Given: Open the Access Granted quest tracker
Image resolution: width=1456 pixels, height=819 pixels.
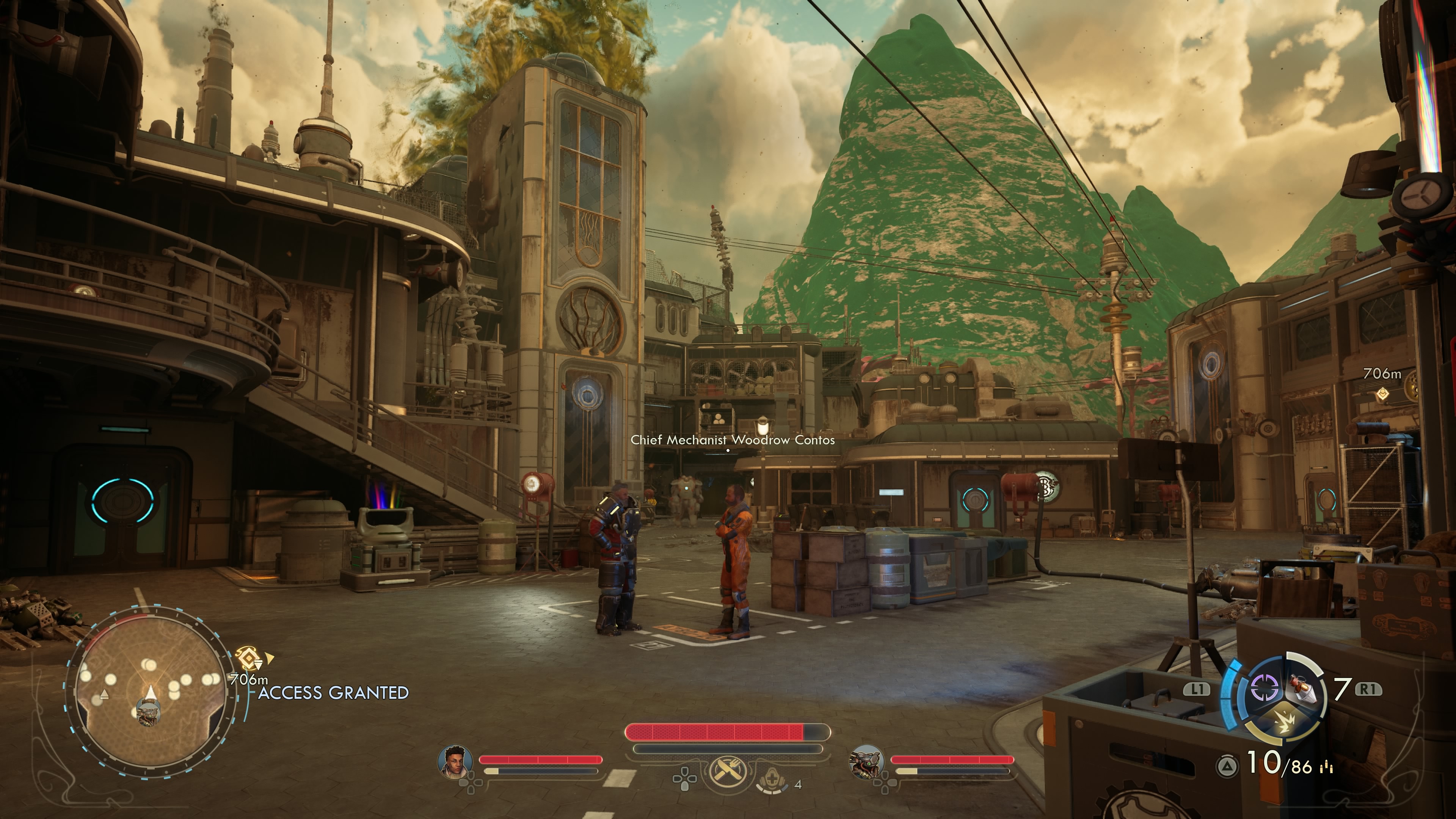Looking at the screenshot, I should 334,693.
